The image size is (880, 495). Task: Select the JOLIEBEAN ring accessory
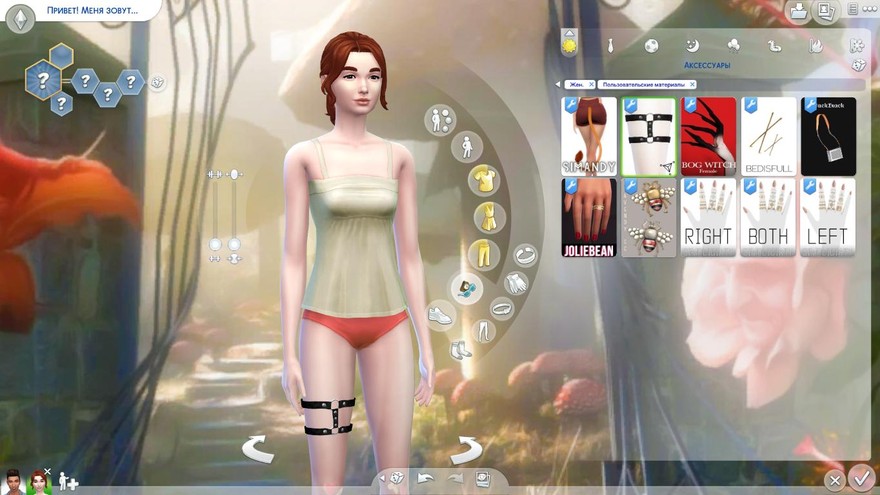pyautogui.click(x=589, y=217)
